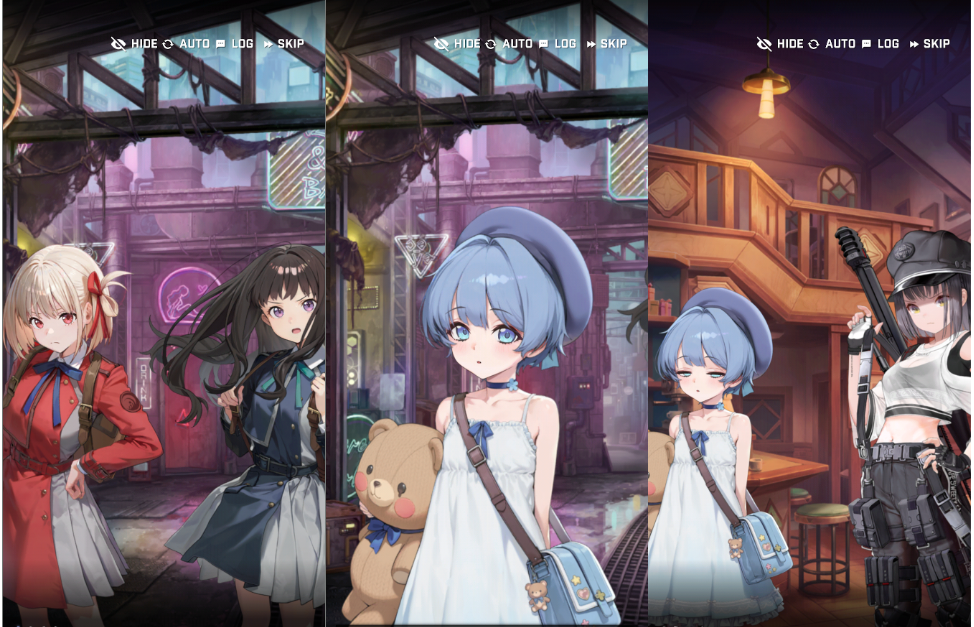Click HIDE in the two-schoolgirls scene panel
The image size is (974, 627).
point(135,44)
